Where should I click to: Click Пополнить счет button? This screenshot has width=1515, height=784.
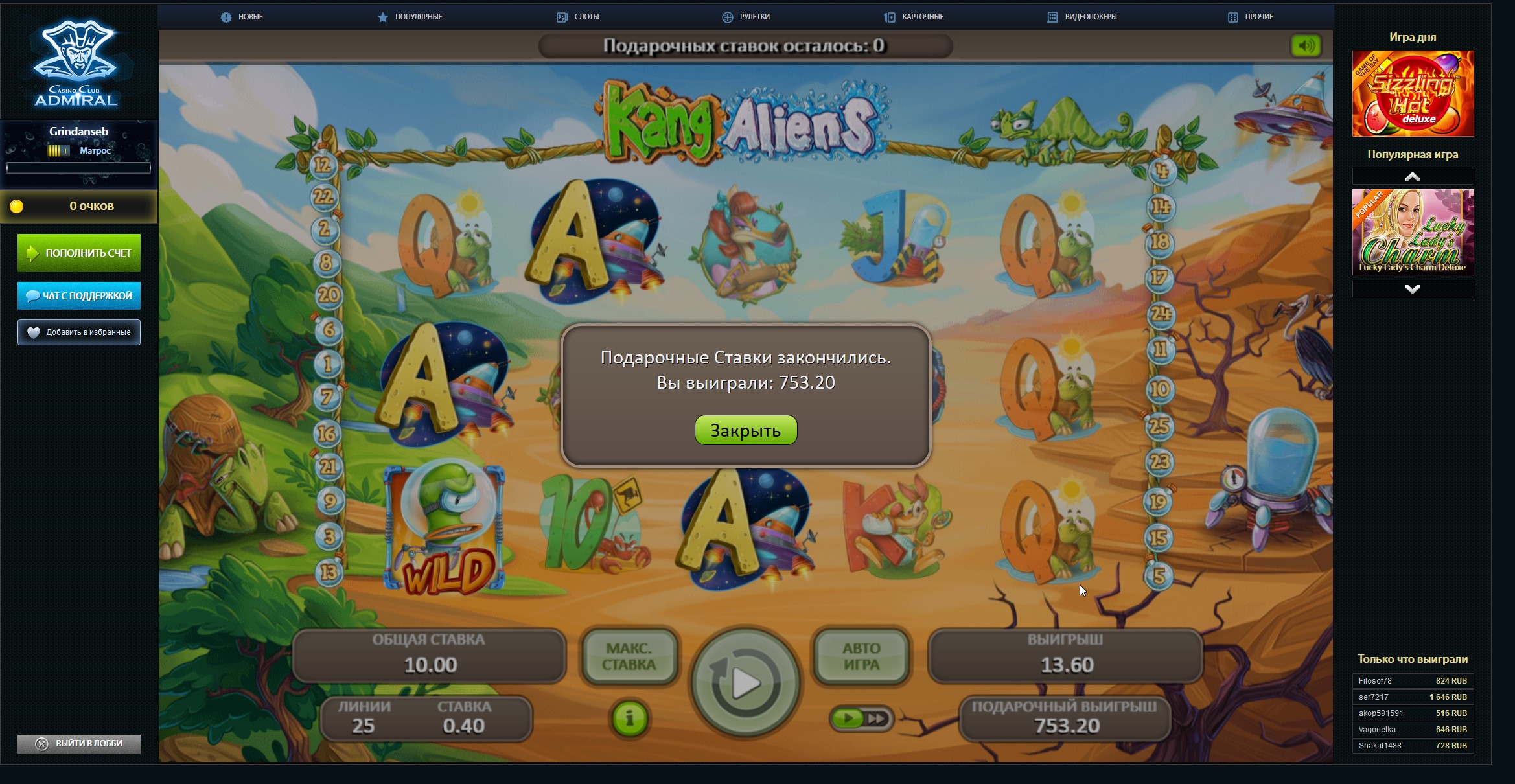(x=78, y=253)
